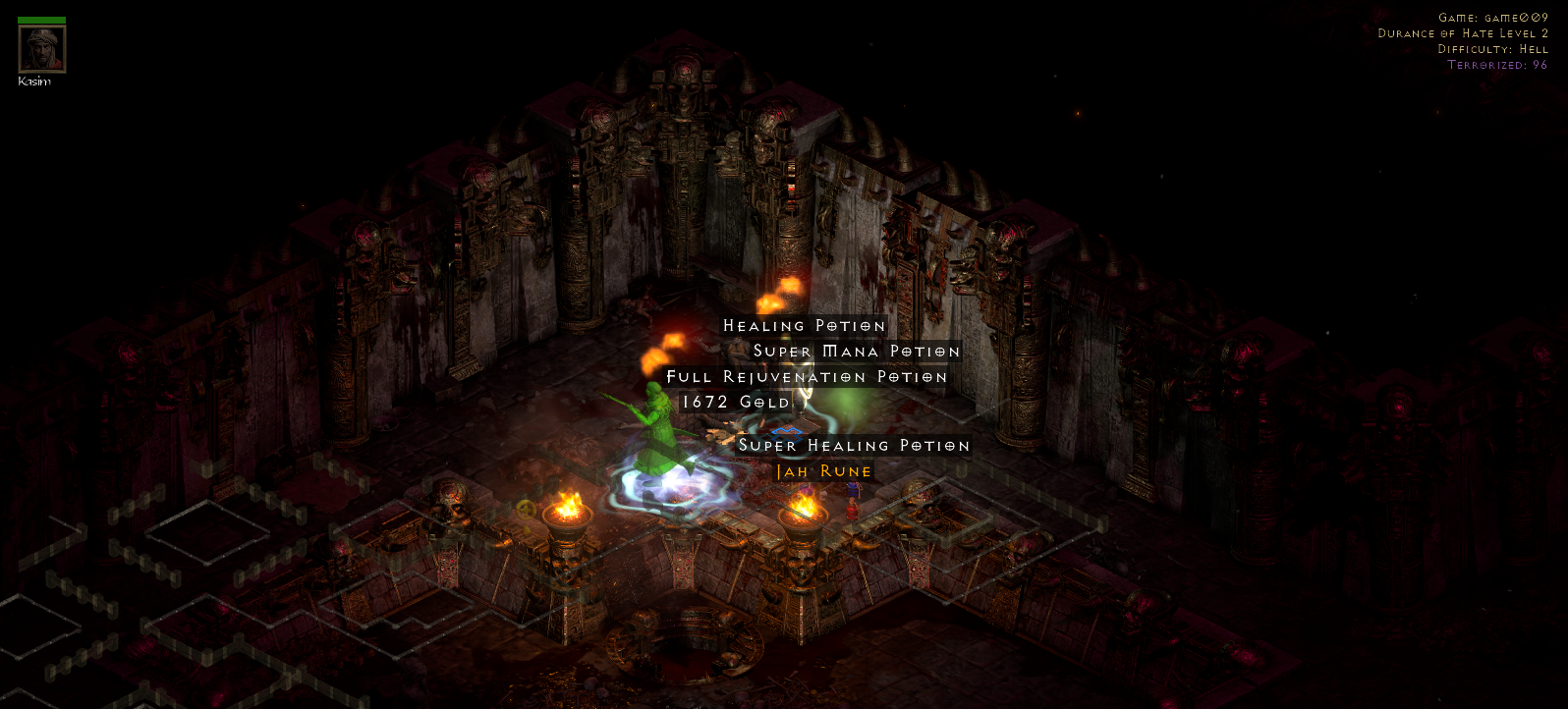Click the topmost Healing Potion label
The width and height of the screenshot is (1568, 709).
[x=804, y=326]
